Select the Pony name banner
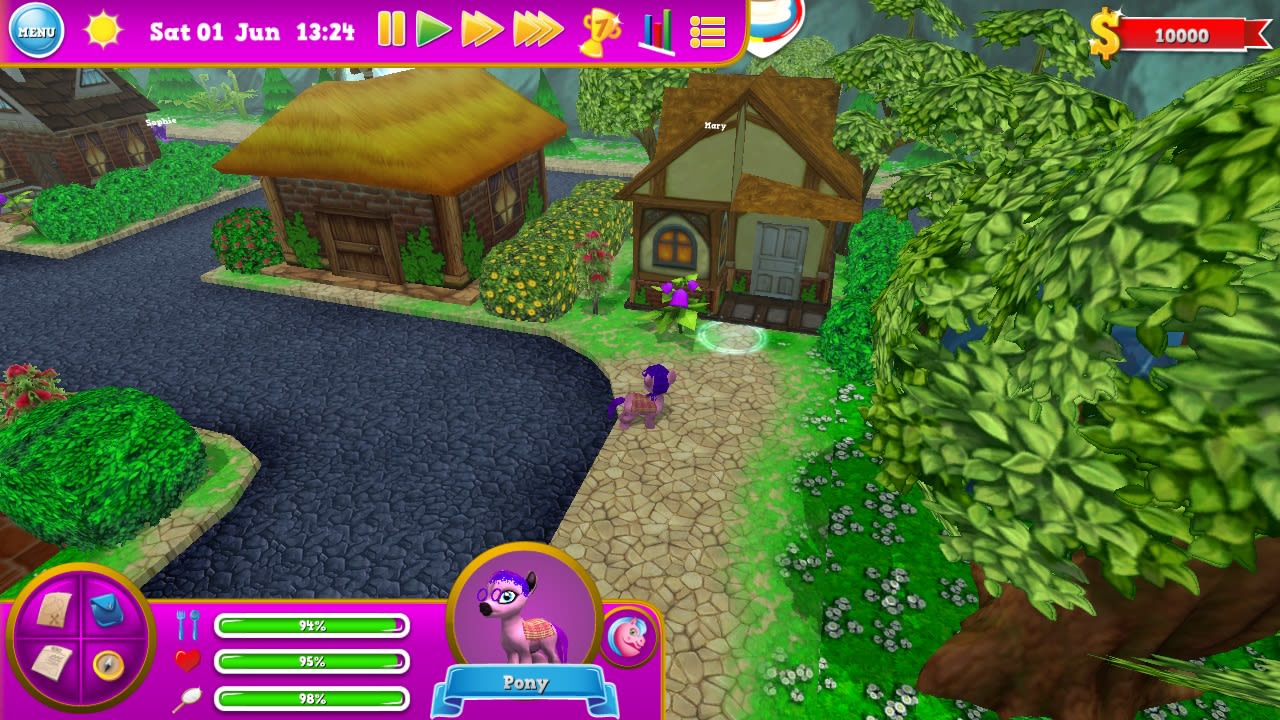 click(x=524, y=684)
